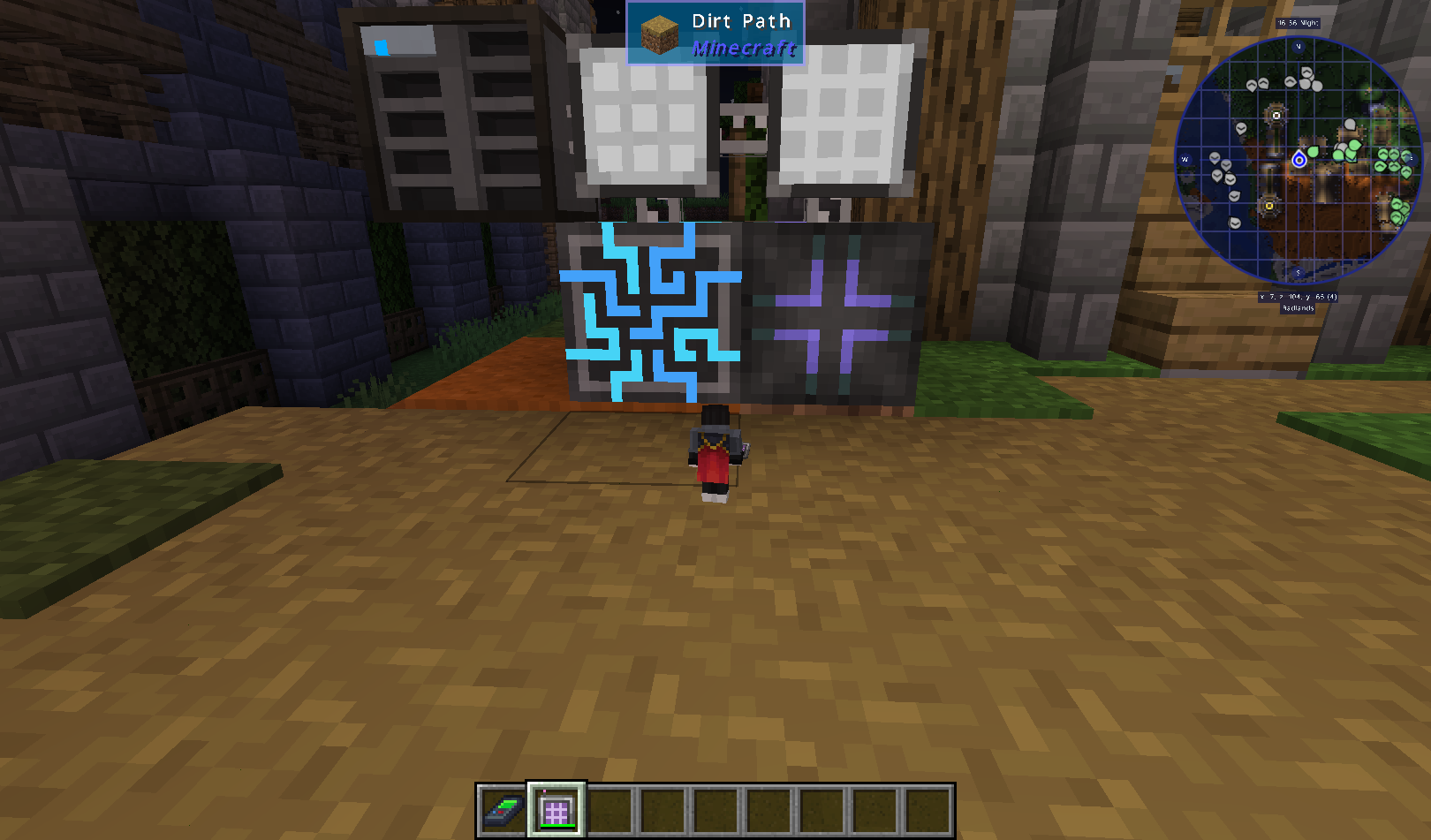Screen dimensions: 1431x840
Task: Open the N compass marker on the minimap
Action: [x=1298, y=47]
